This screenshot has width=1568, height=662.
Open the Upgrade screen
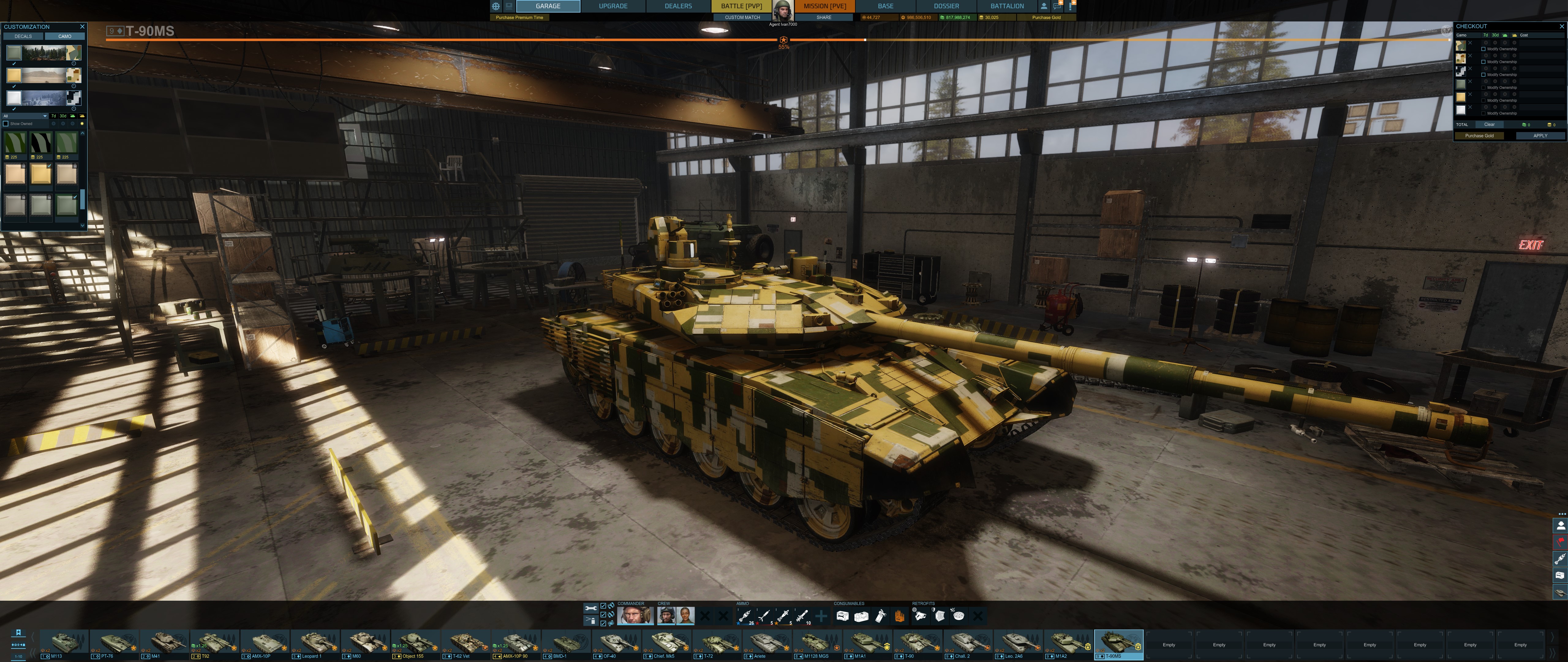click(x=613, y=6)
